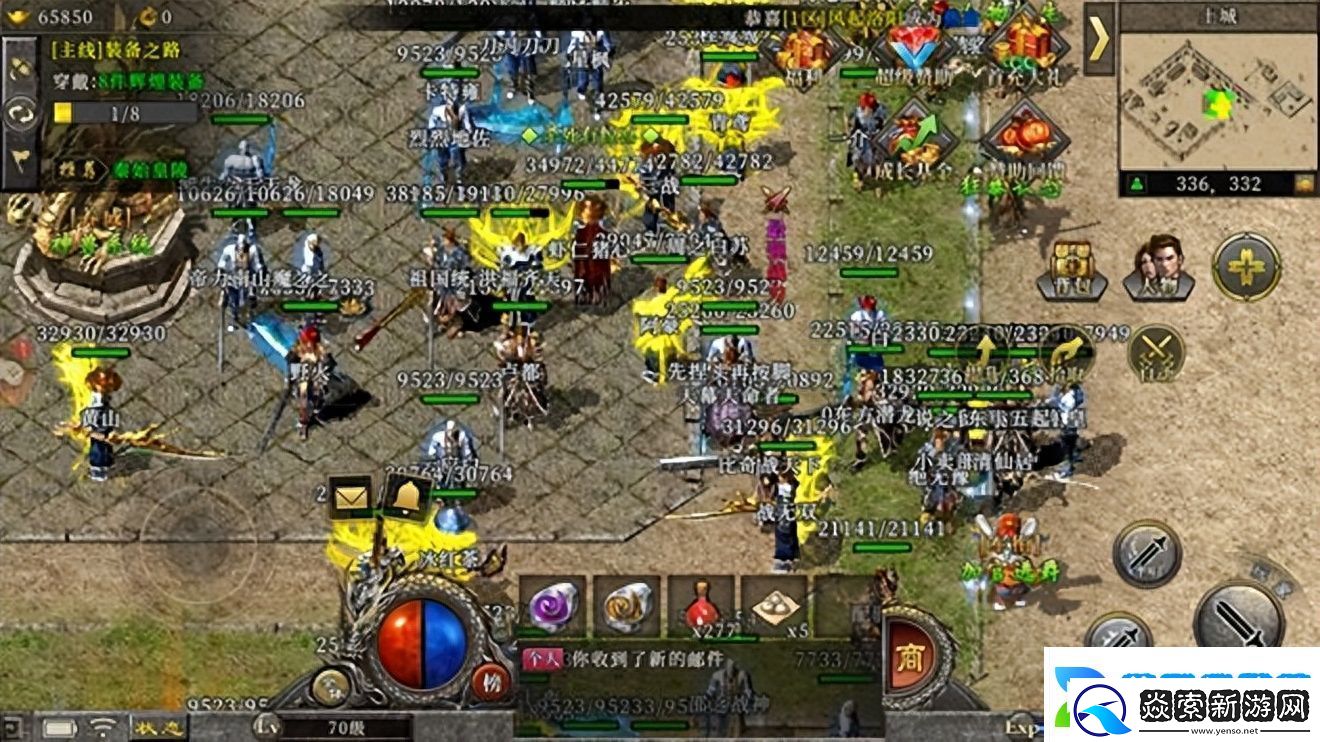
Task: Open the 人物 character panel
Action: point(1158,266)
